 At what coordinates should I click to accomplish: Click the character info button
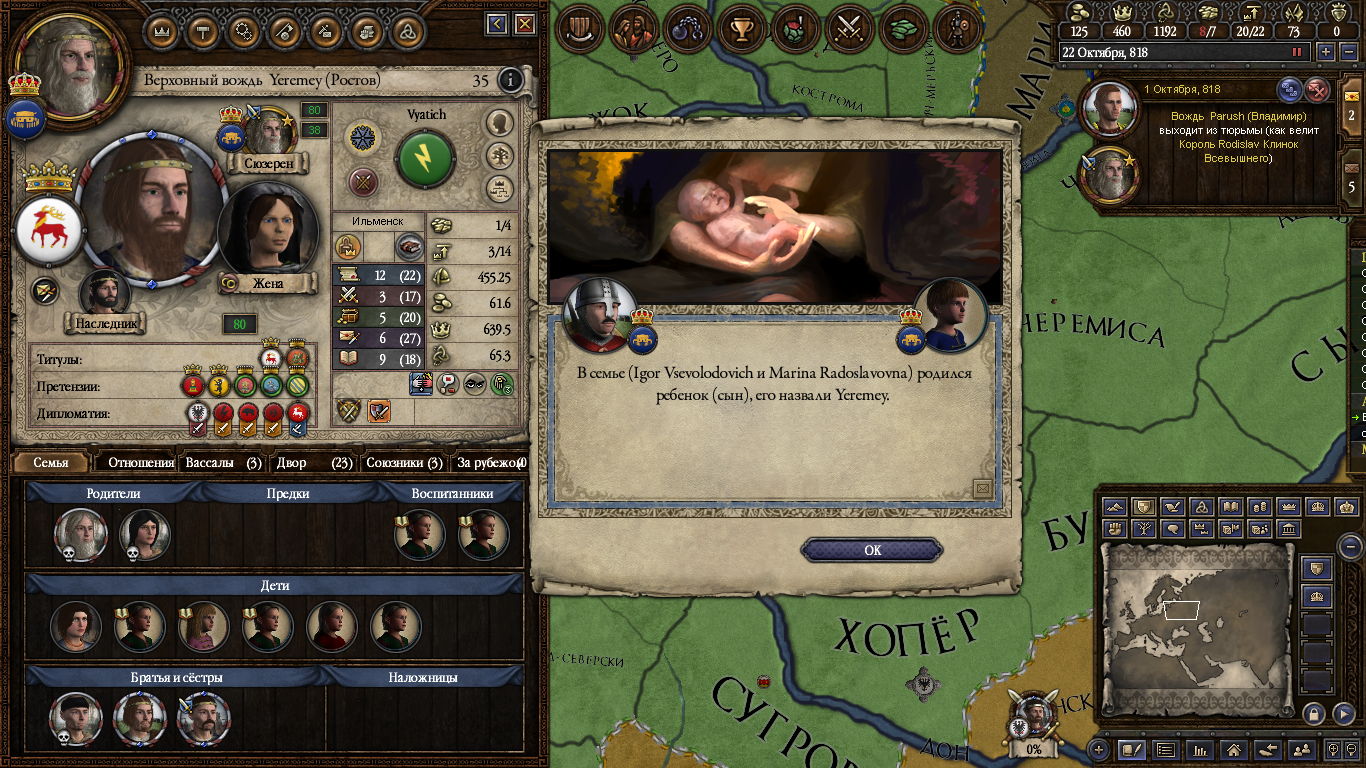[510, 80]
